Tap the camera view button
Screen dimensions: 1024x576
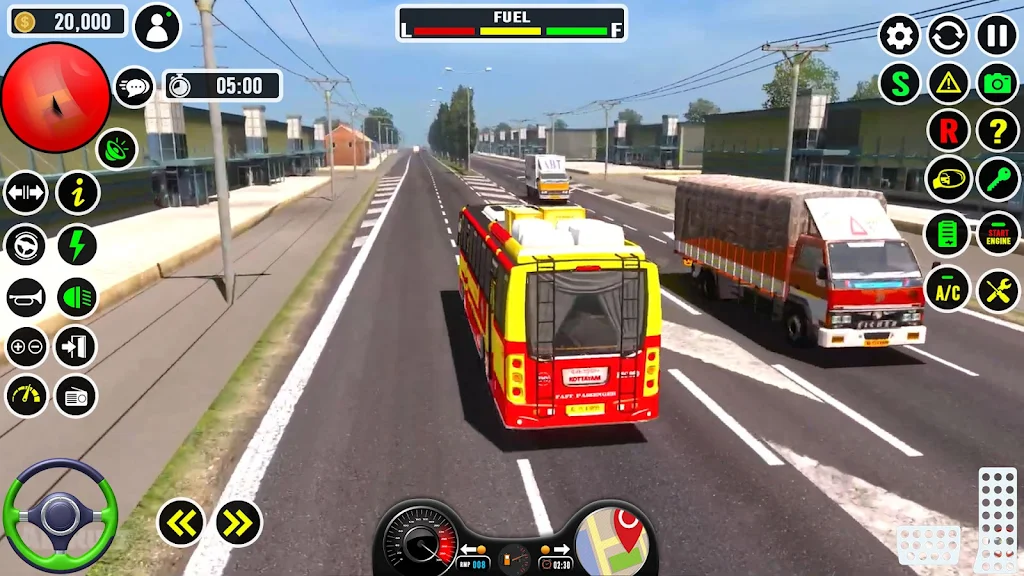click(997, 84)
